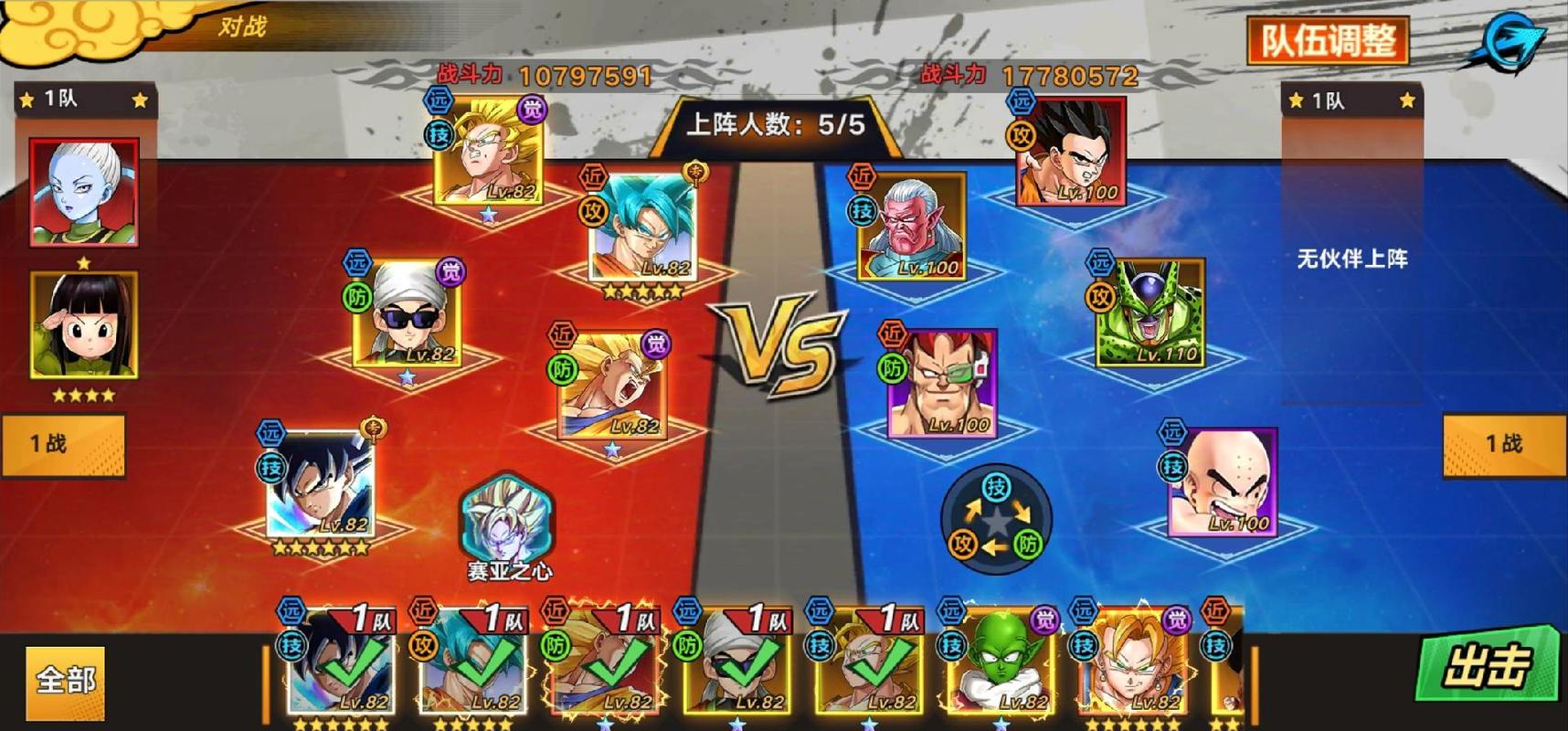Open the 队伍调整 team adjustment
The width and height of the screenshot is (1568, 731).
[x=1328, y=41]
